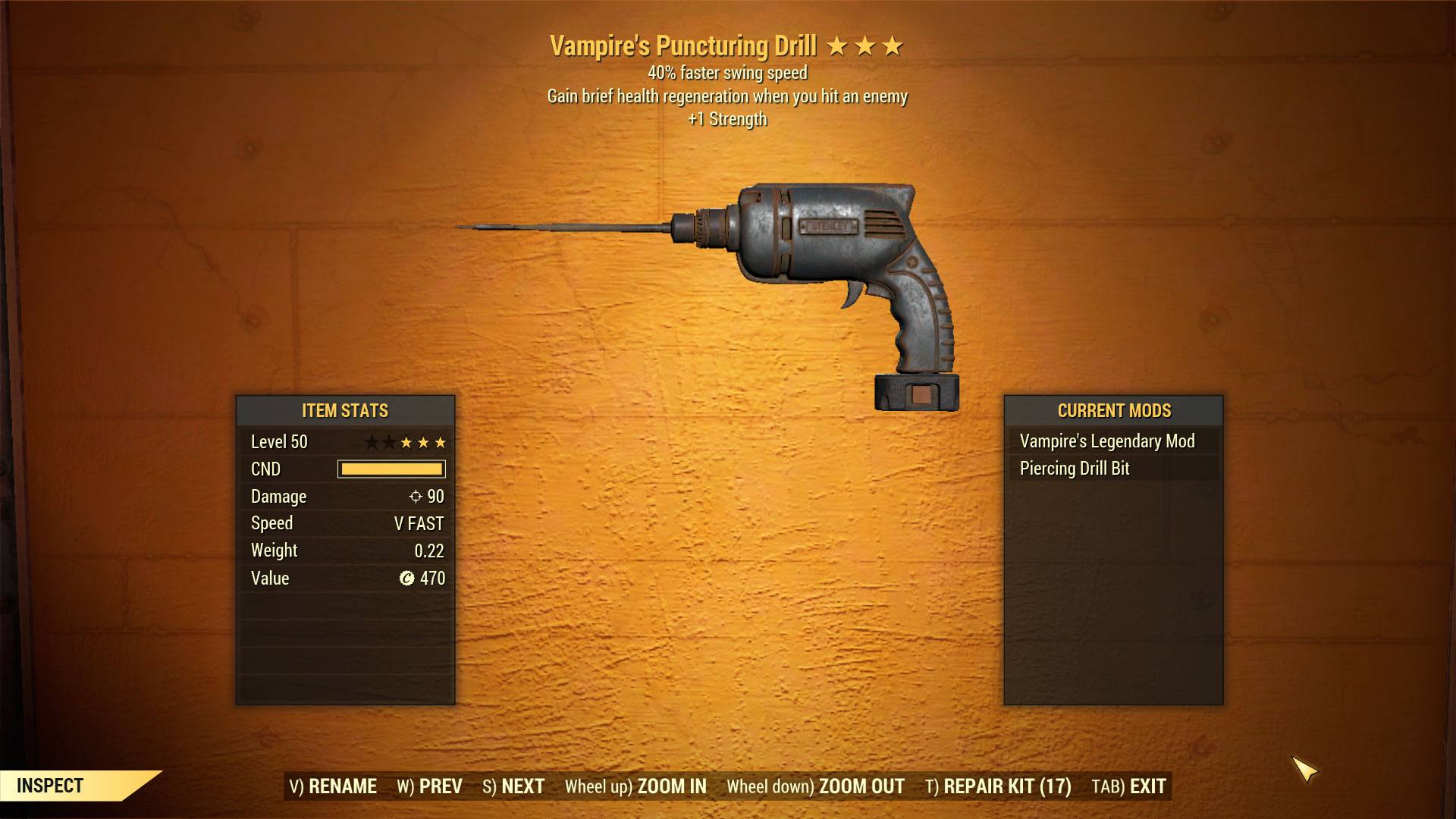Click REPAIR KIT (17)
Viewport: 1456px width, 819px height.
pyautogui.click(x=997, y=787)
